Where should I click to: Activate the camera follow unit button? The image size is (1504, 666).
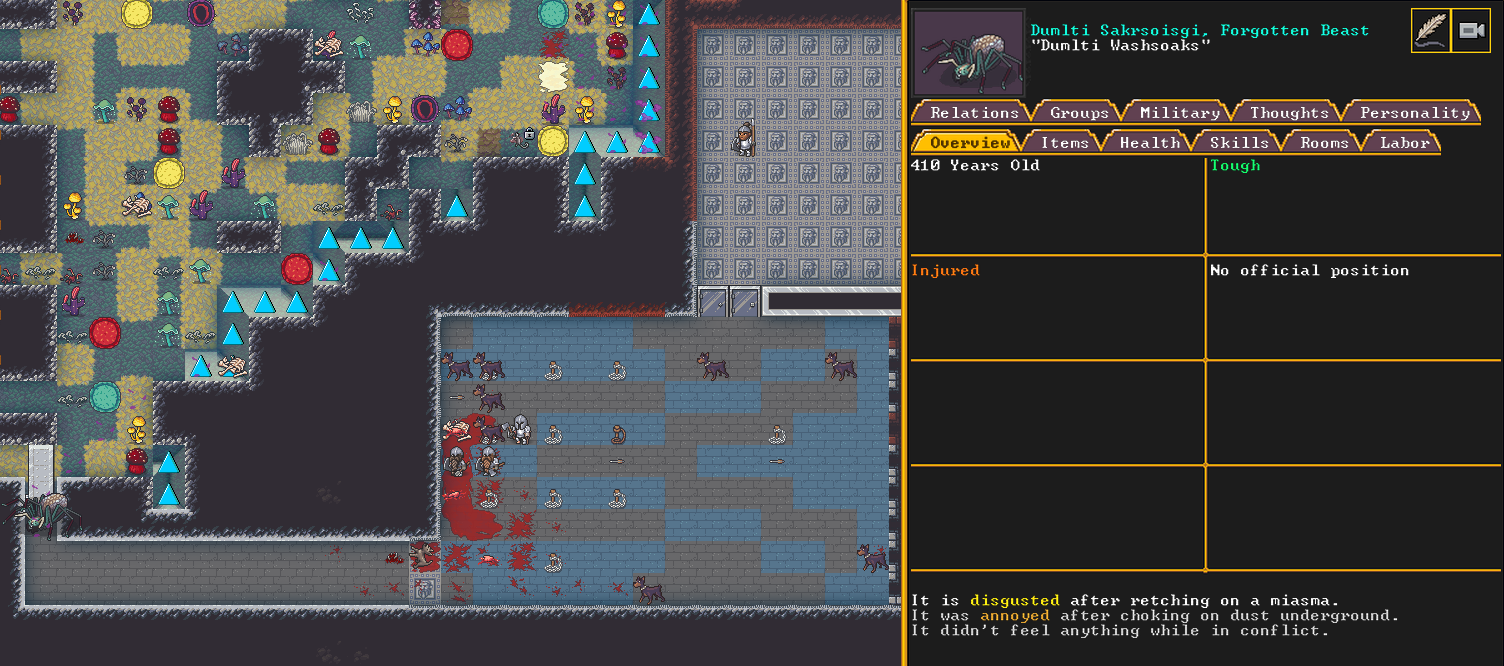[x=1470, y=31]
